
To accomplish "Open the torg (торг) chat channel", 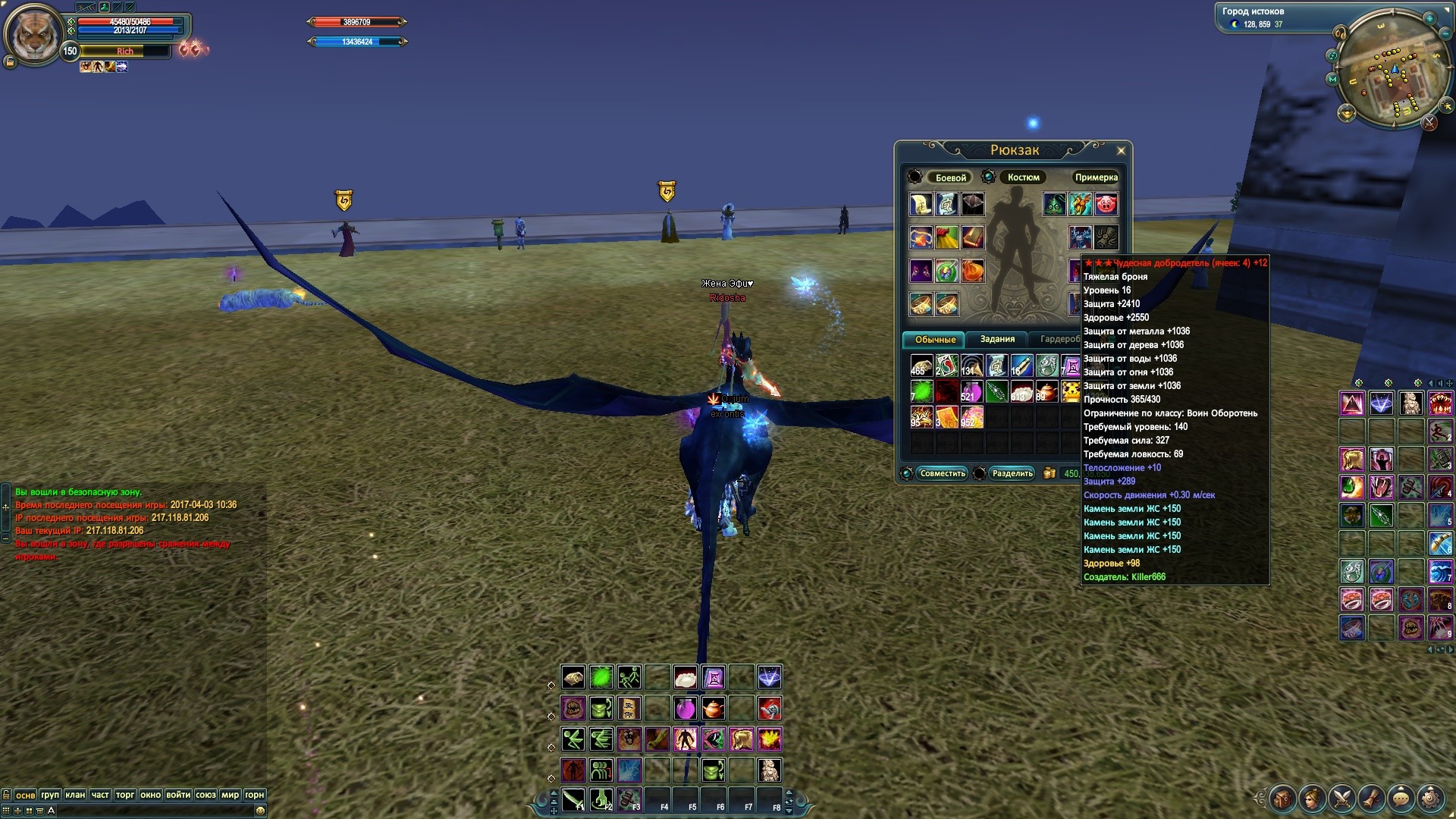I will click(x=125, y=795).
